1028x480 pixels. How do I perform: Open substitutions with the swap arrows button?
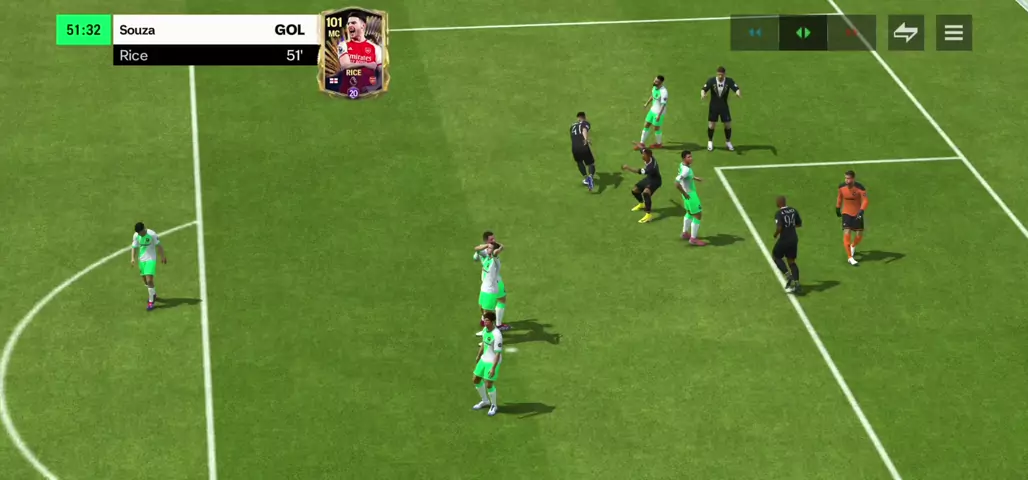tap(905, 33)
